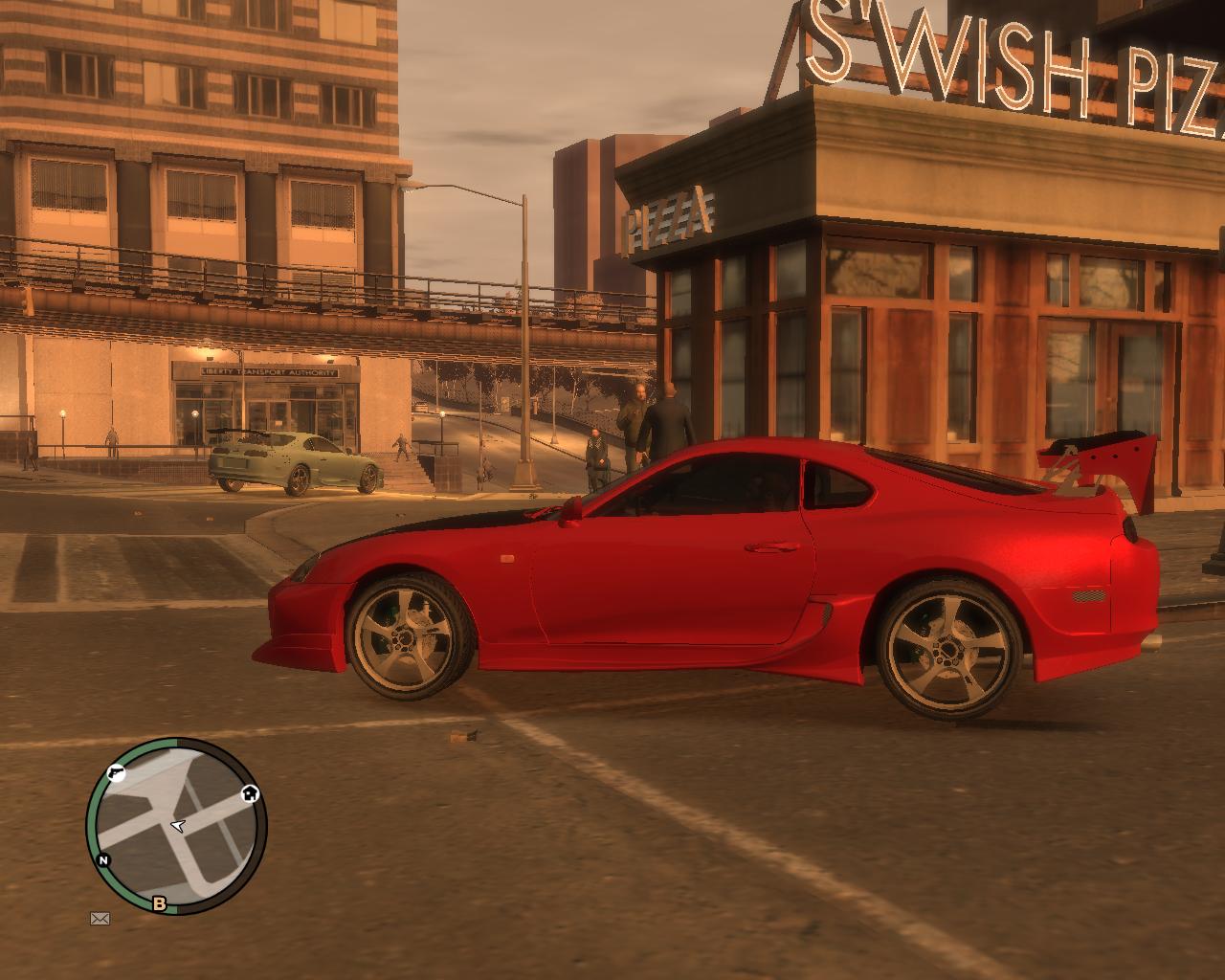Screen dimensions: 1225x980
Task: Click the letter B mission blip
Action: (159, 903)
